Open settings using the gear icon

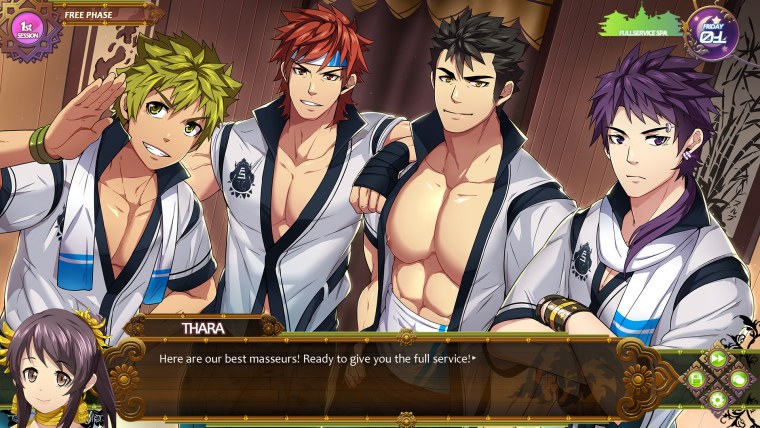coord(717,400)
